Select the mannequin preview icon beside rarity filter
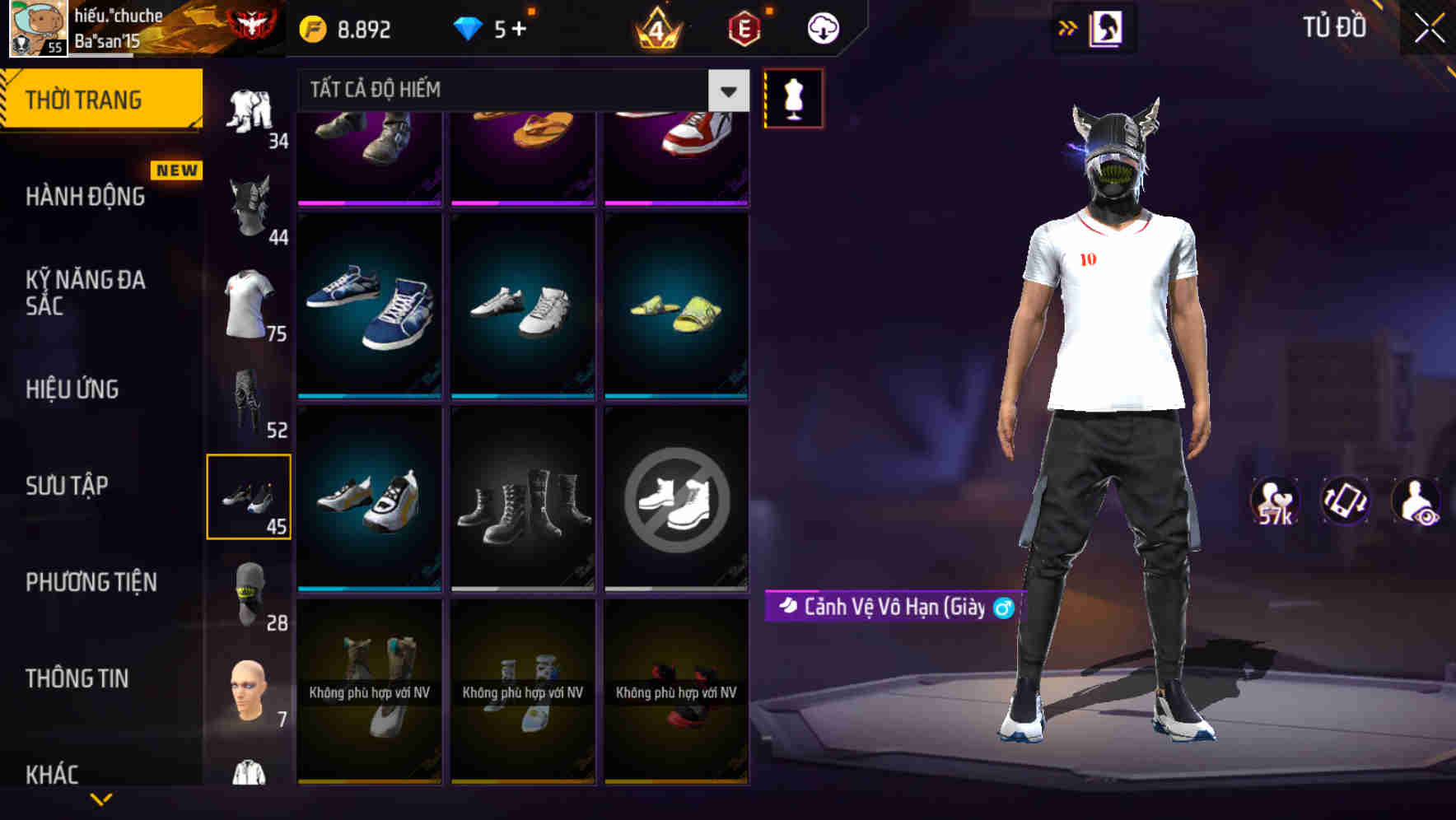This screenshot has height=820, width=1456. tap(793, 98)
